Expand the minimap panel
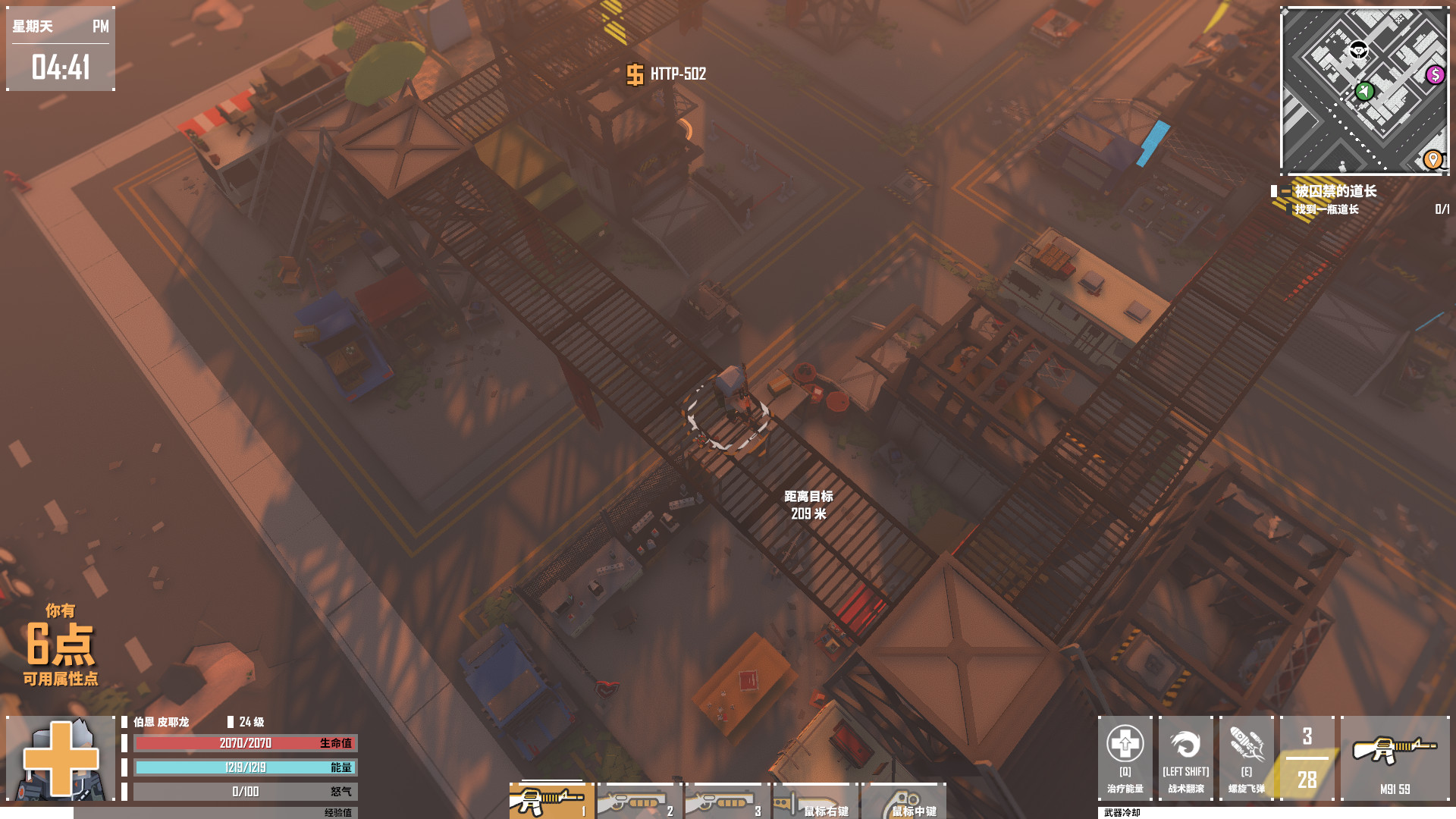This screenshot has height=819, width=1456. click(x=1363, y=89)
